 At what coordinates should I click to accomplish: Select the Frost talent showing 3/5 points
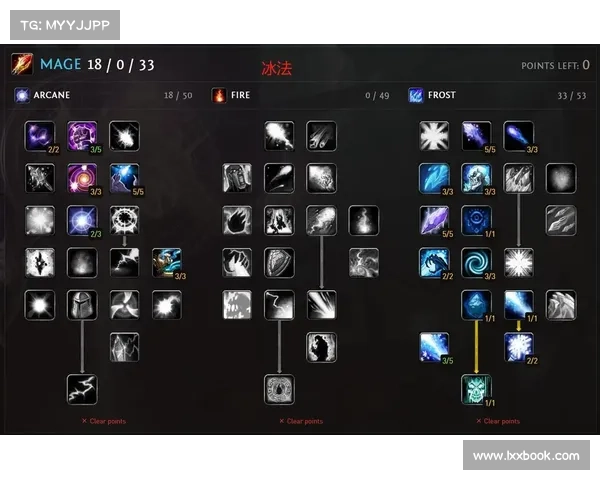click(434, 347)
